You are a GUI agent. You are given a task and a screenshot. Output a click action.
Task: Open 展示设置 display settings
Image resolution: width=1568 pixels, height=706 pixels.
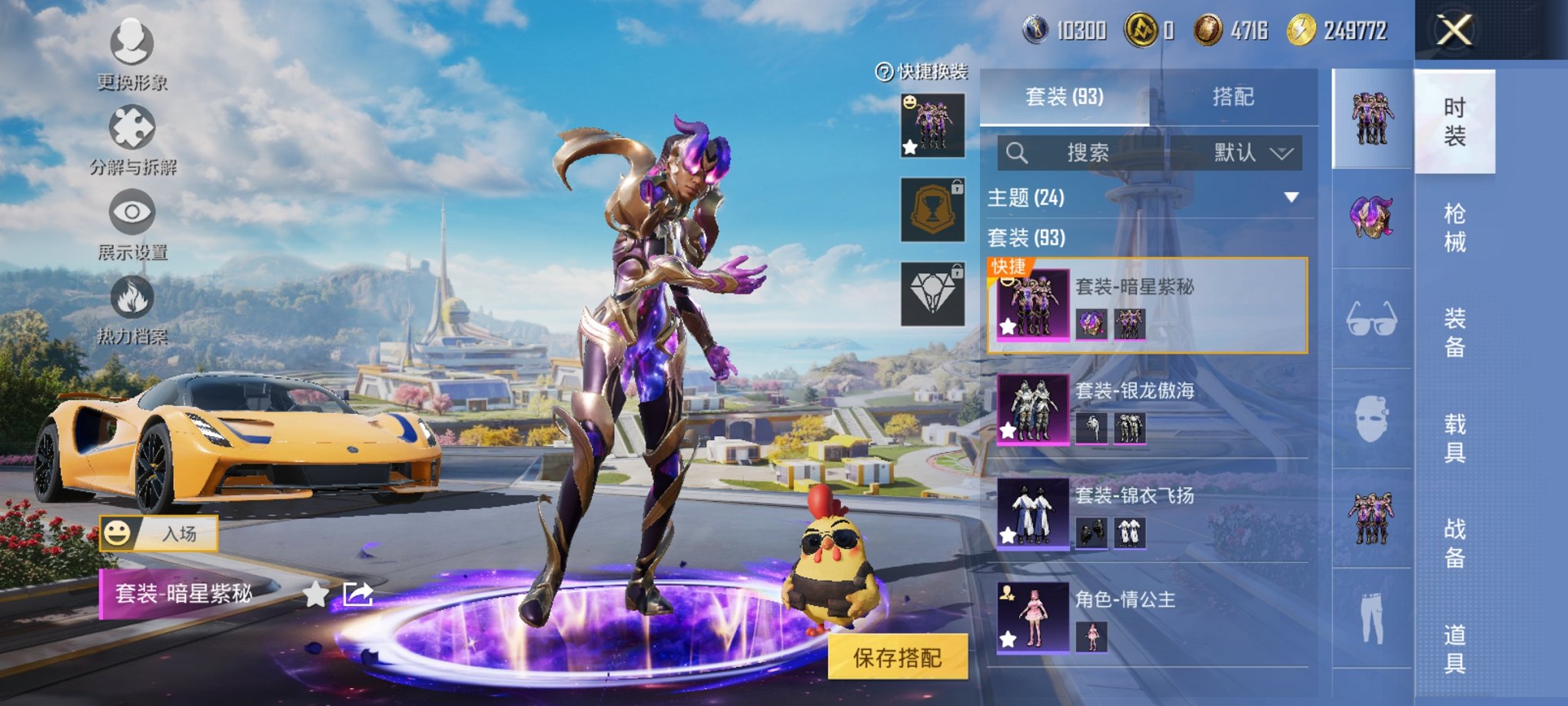point(132,223)
